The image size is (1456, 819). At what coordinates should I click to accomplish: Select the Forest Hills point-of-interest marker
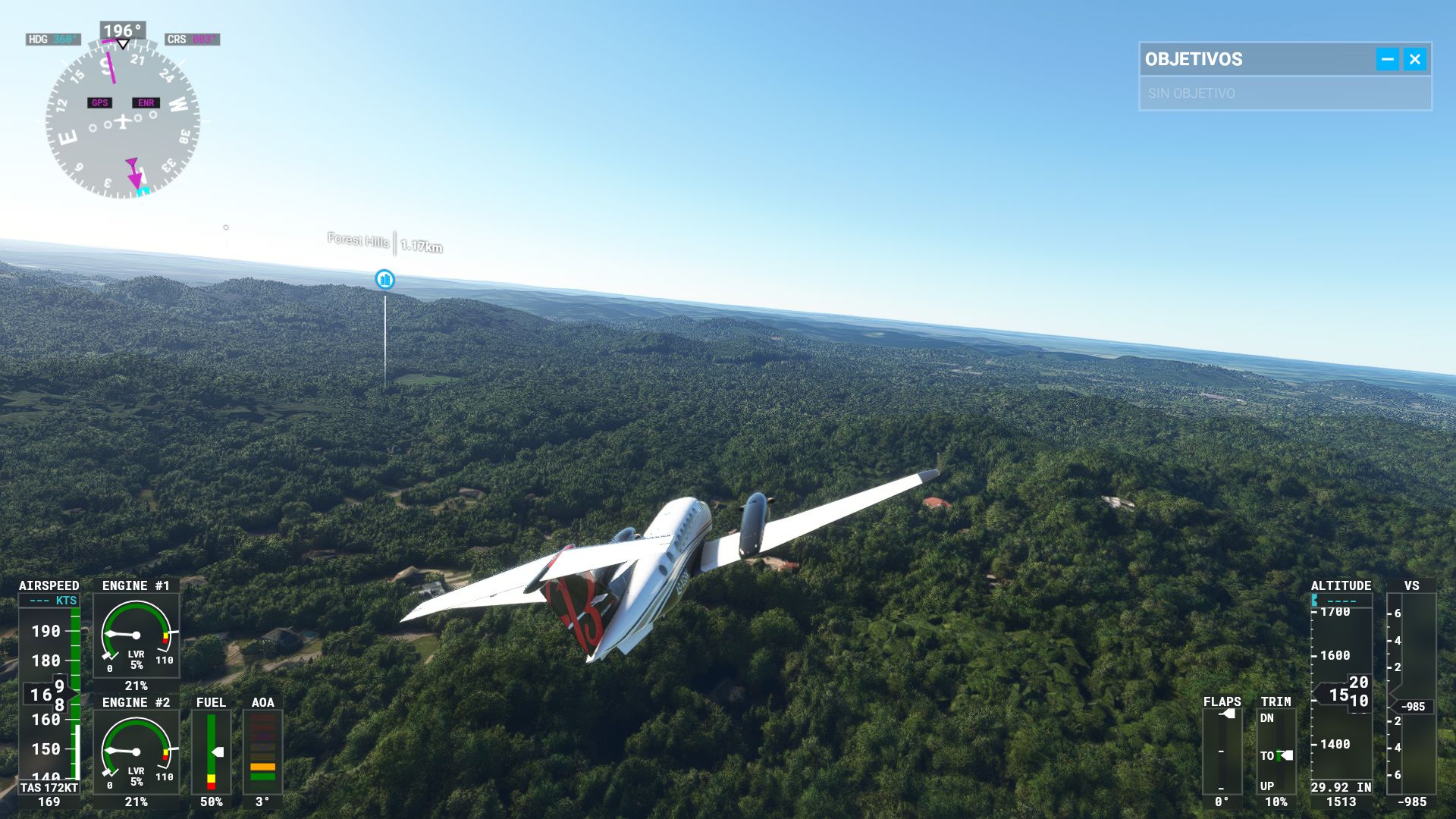click(x=385, y=280)
